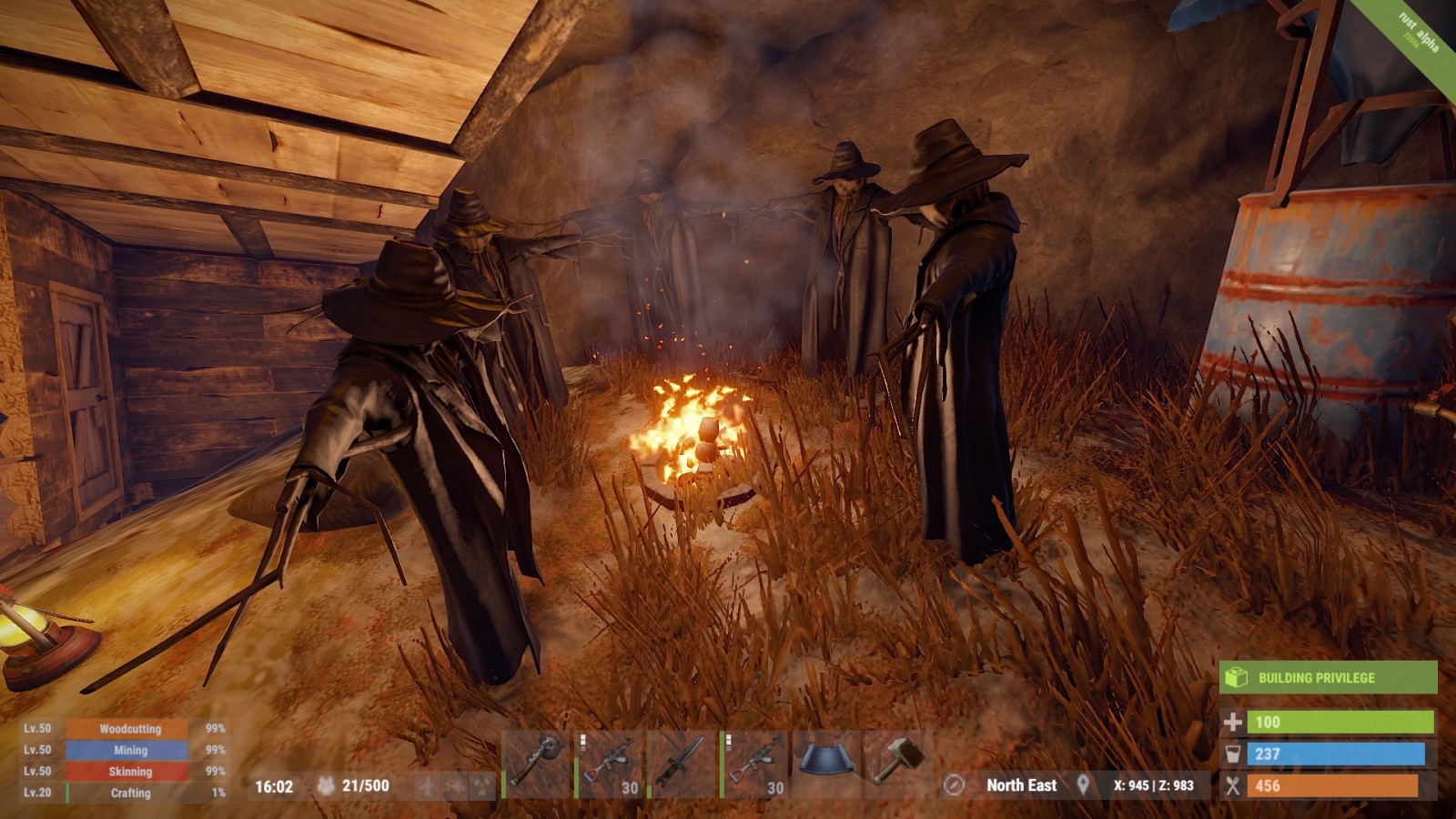Image resolution: width=1456 pixels, height=819 pixels.
Task: Choose the blue building plan slot
Action: 828,763
